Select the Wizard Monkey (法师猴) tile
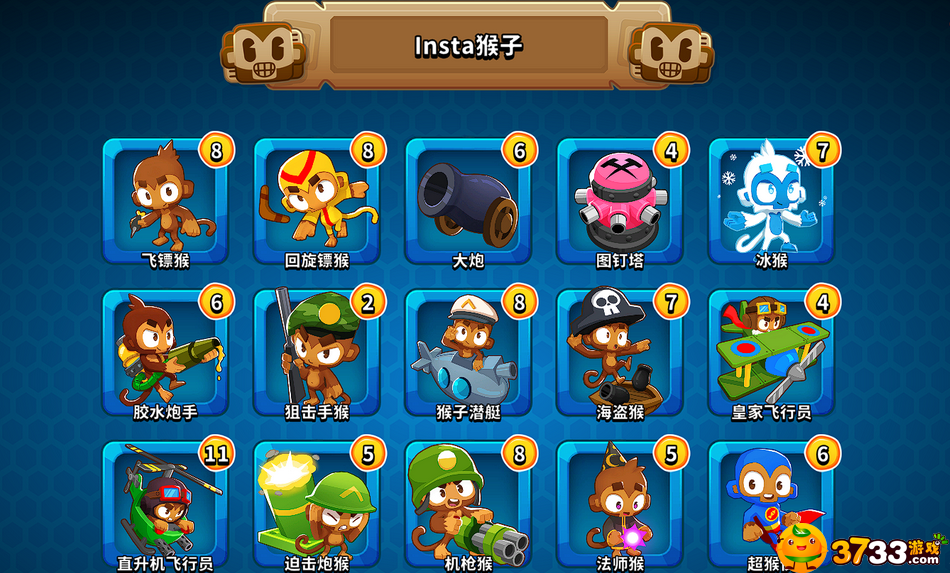This screenshot has height=573, width=950. 620,505
